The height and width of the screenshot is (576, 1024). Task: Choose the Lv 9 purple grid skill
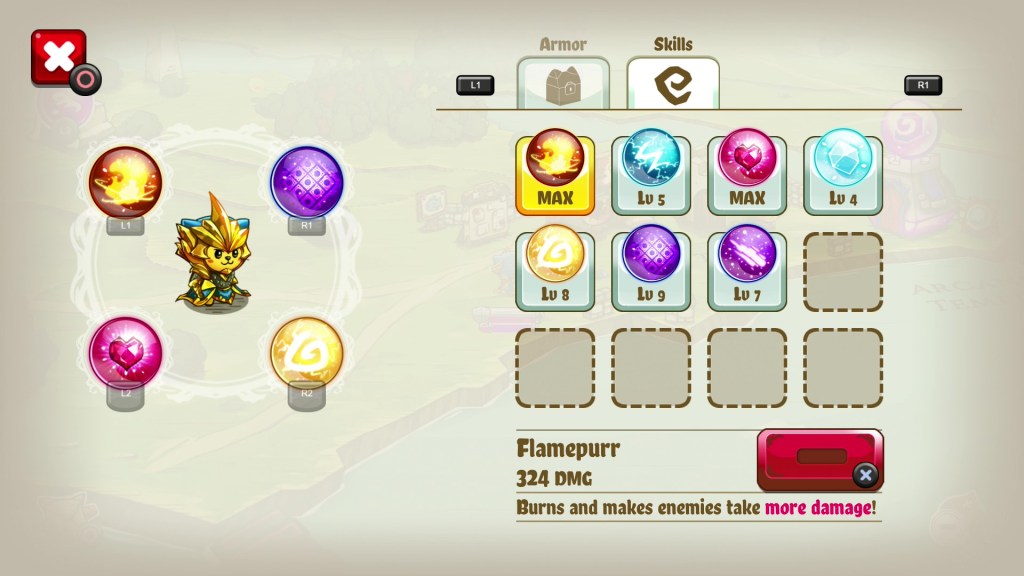[x=651, y=270]
